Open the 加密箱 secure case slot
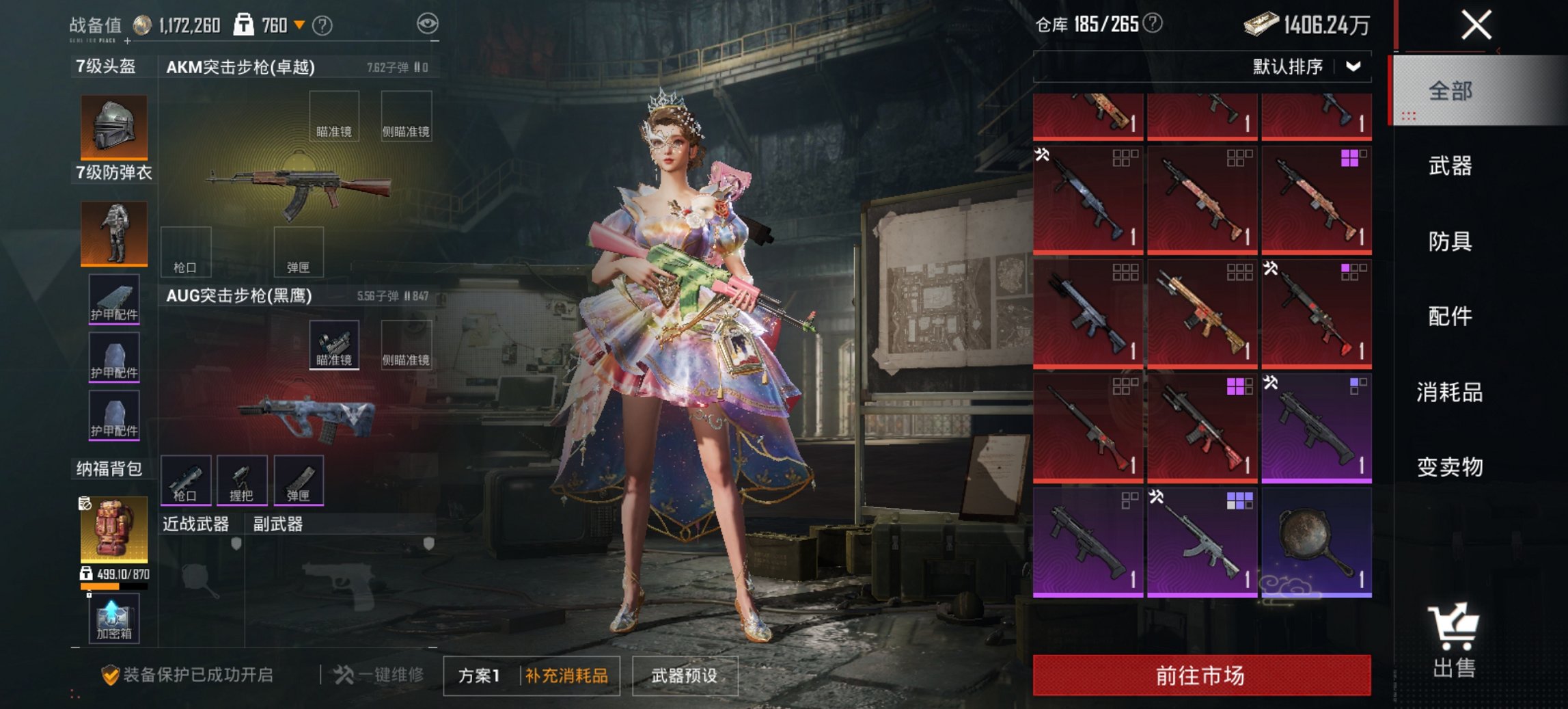Viewport: 1568px width, 709px height. pyautogui.click(x=114, y=618)
